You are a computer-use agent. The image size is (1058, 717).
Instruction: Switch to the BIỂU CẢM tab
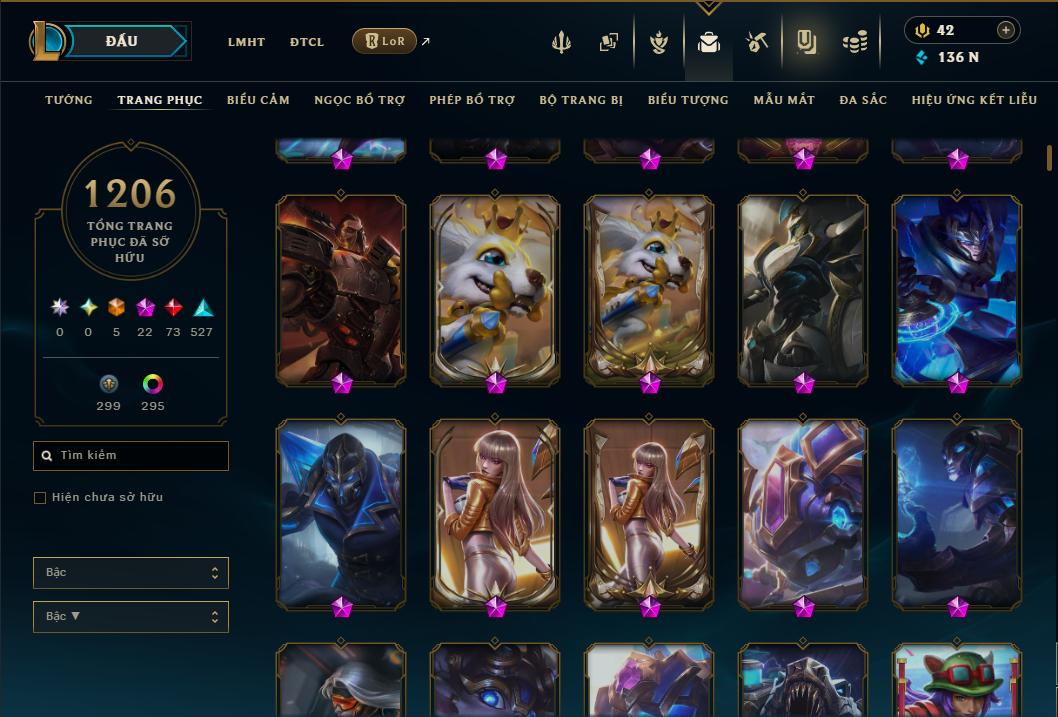coord(258,100)
